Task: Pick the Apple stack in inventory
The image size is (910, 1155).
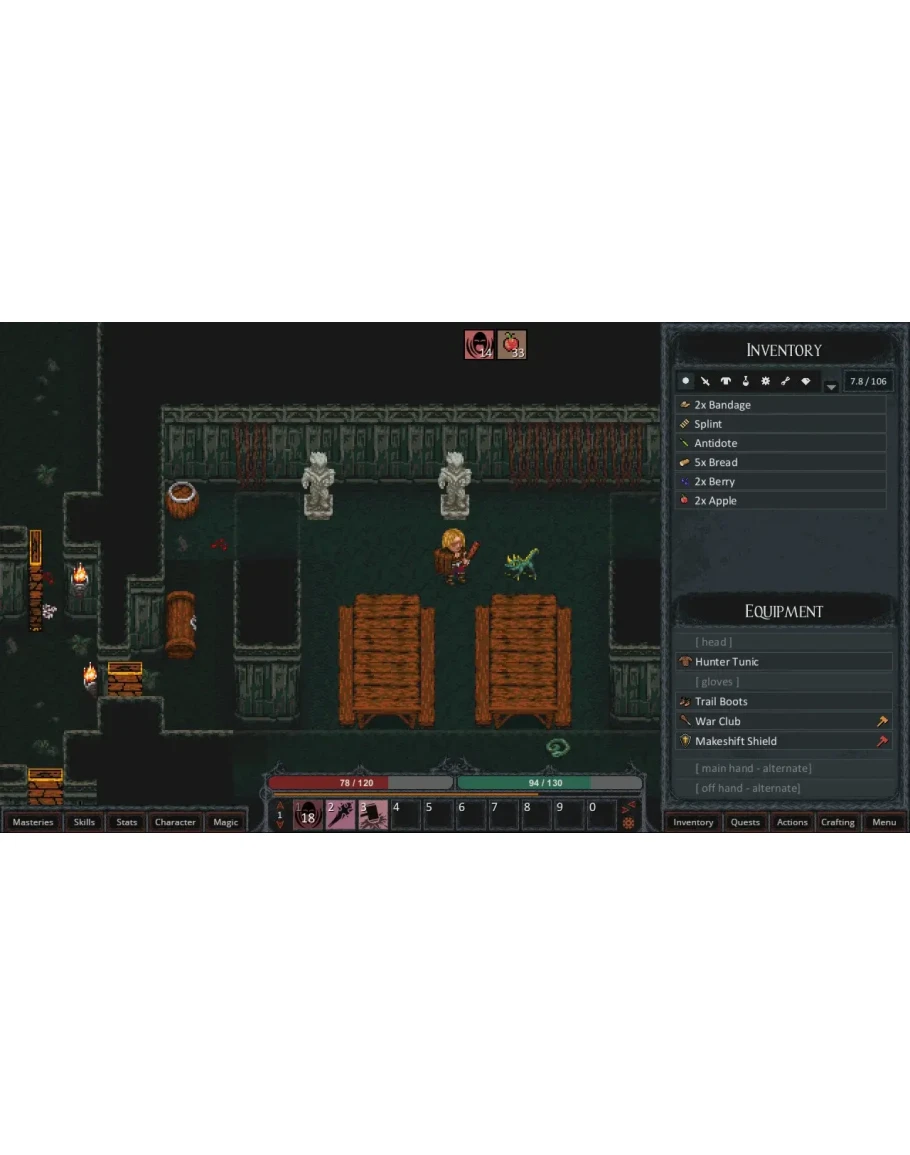Action: click(x=780, y=500)
